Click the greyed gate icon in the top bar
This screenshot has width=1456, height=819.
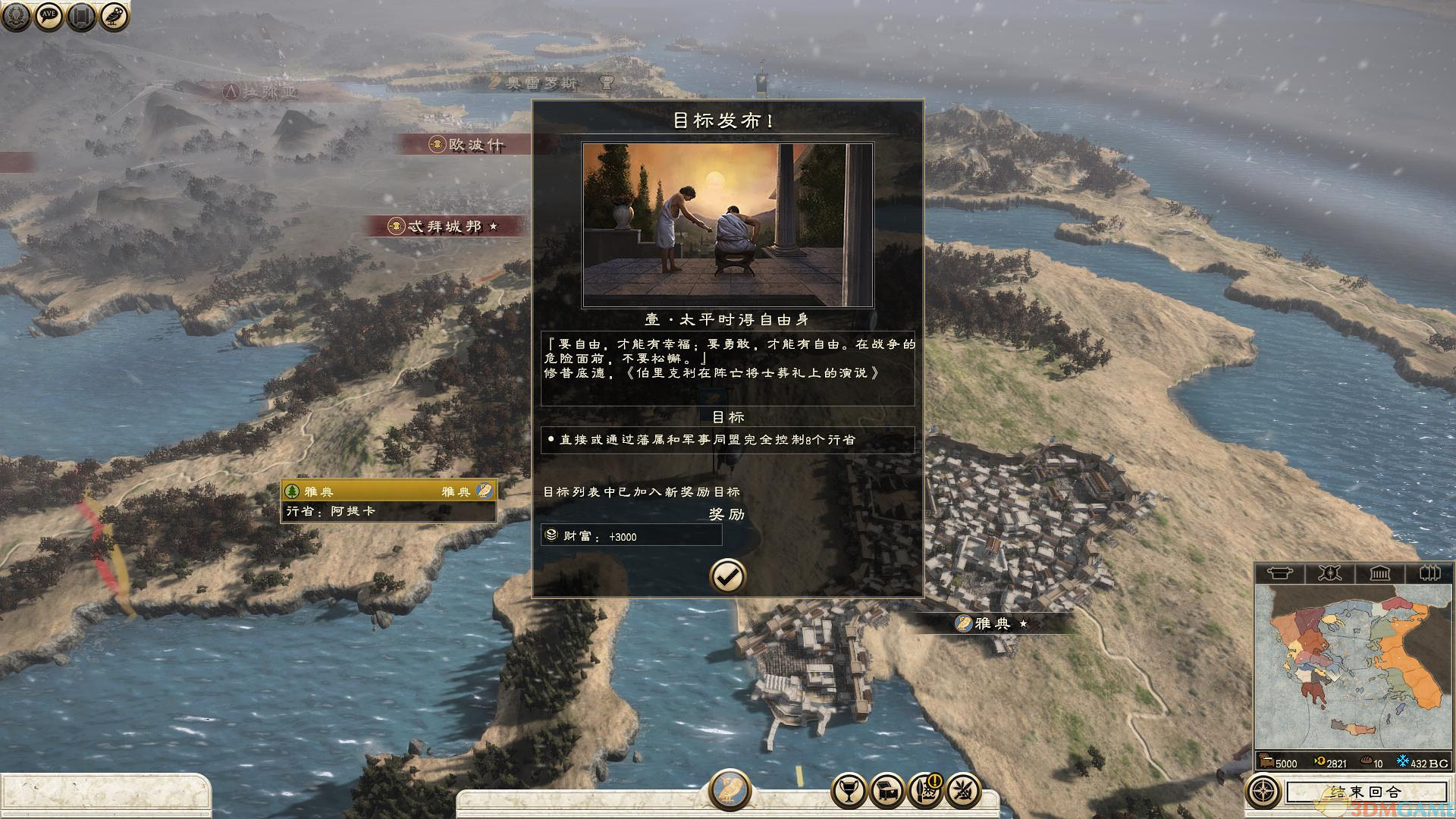click(81, 17)
